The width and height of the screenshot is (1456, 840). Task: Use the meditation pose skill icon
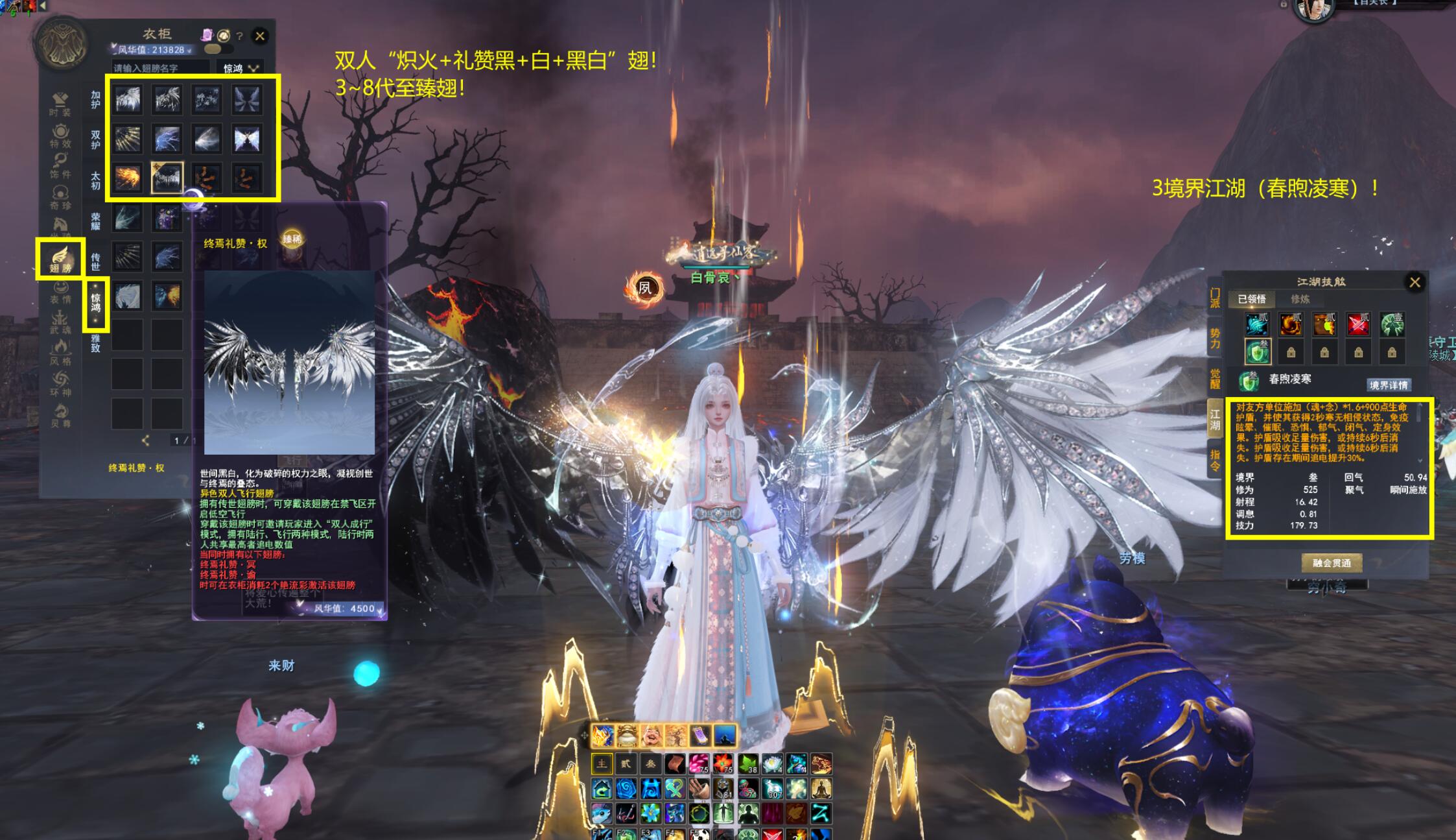(x=821, y=789)
